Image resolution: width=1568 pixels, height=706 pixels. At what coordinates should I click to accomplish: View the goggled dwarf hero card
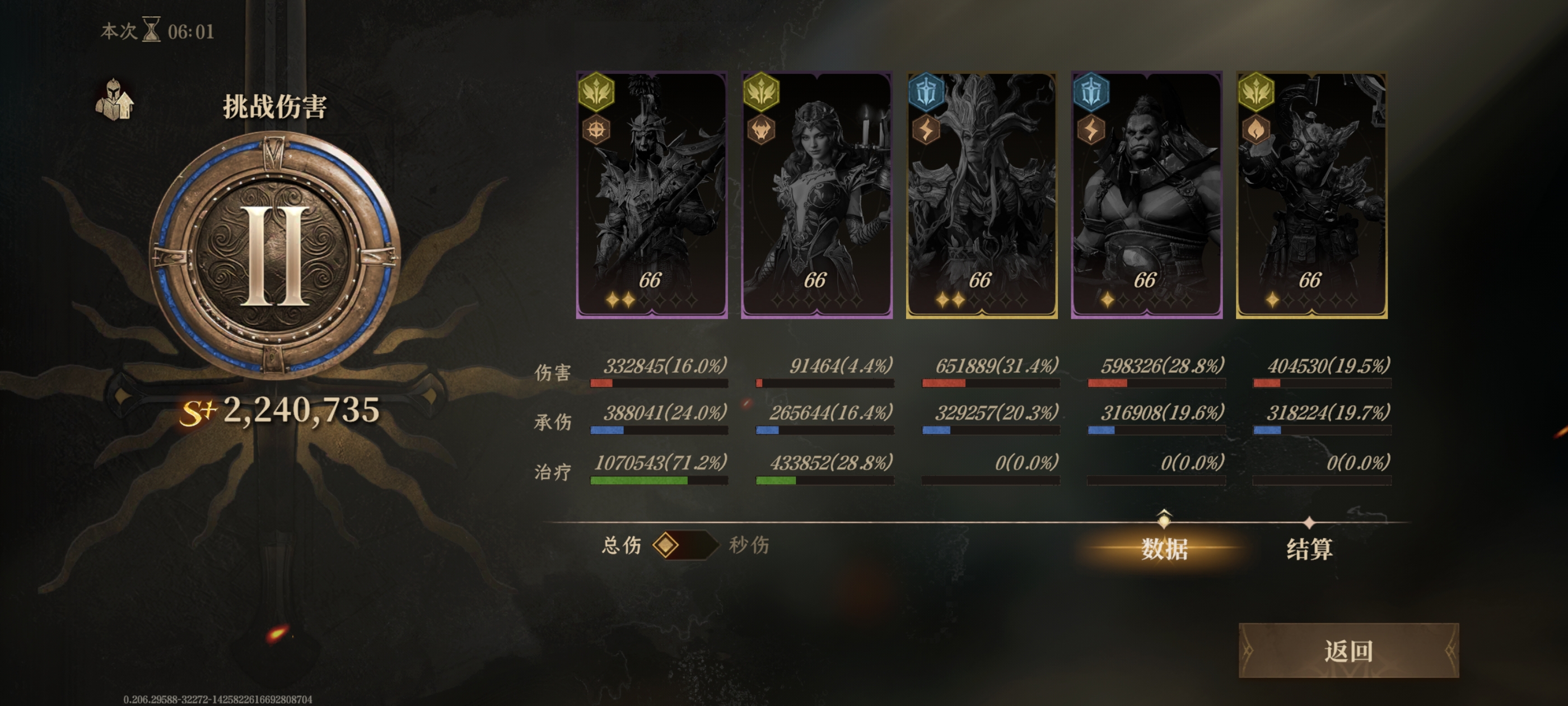click(x=1312, y=195)
